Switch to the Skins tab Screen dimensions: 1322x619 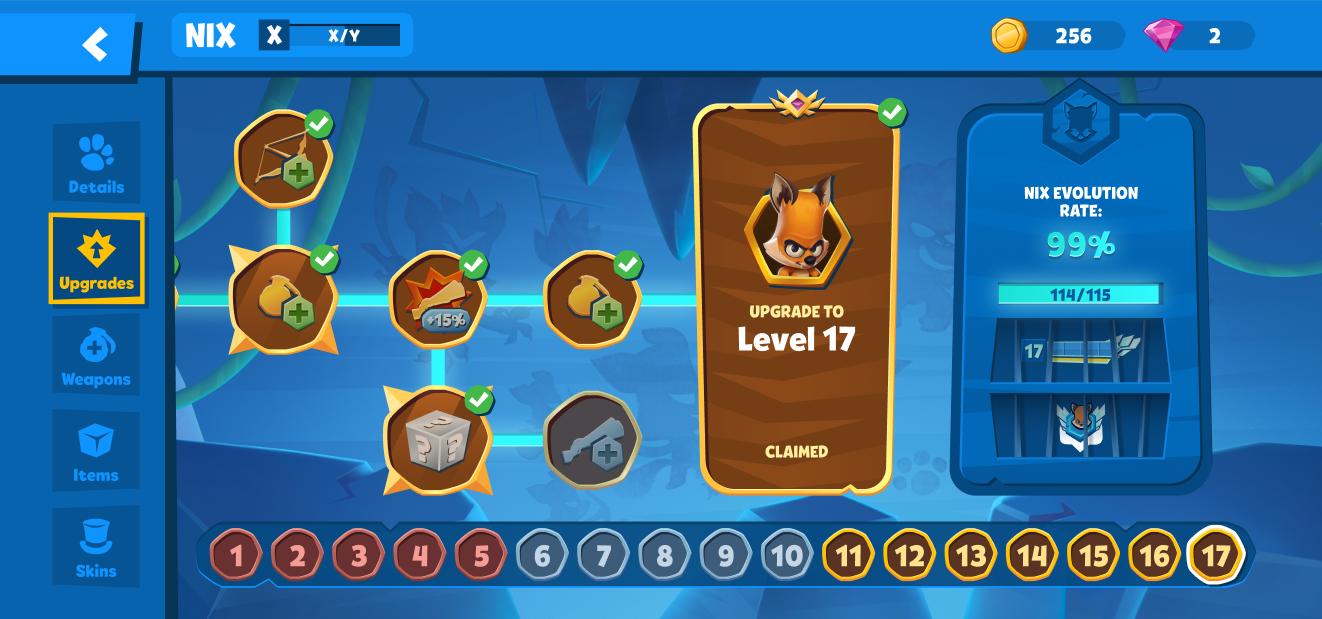pyautogui.click(x=96, y=547)
